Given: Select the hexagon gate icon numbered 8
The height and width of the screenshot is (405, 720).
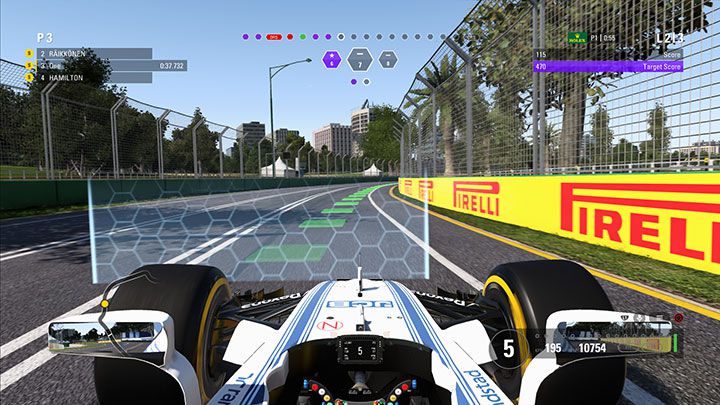Looking at the screenshot, I should pos(387,59).
